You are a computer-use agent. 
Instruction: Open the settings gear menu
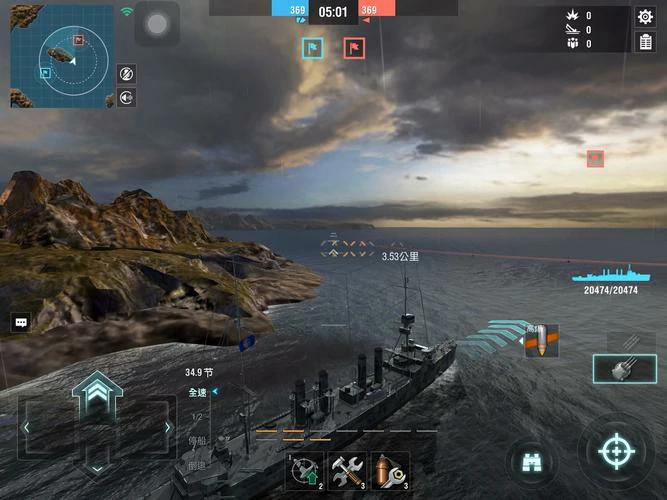pos(645,16)
